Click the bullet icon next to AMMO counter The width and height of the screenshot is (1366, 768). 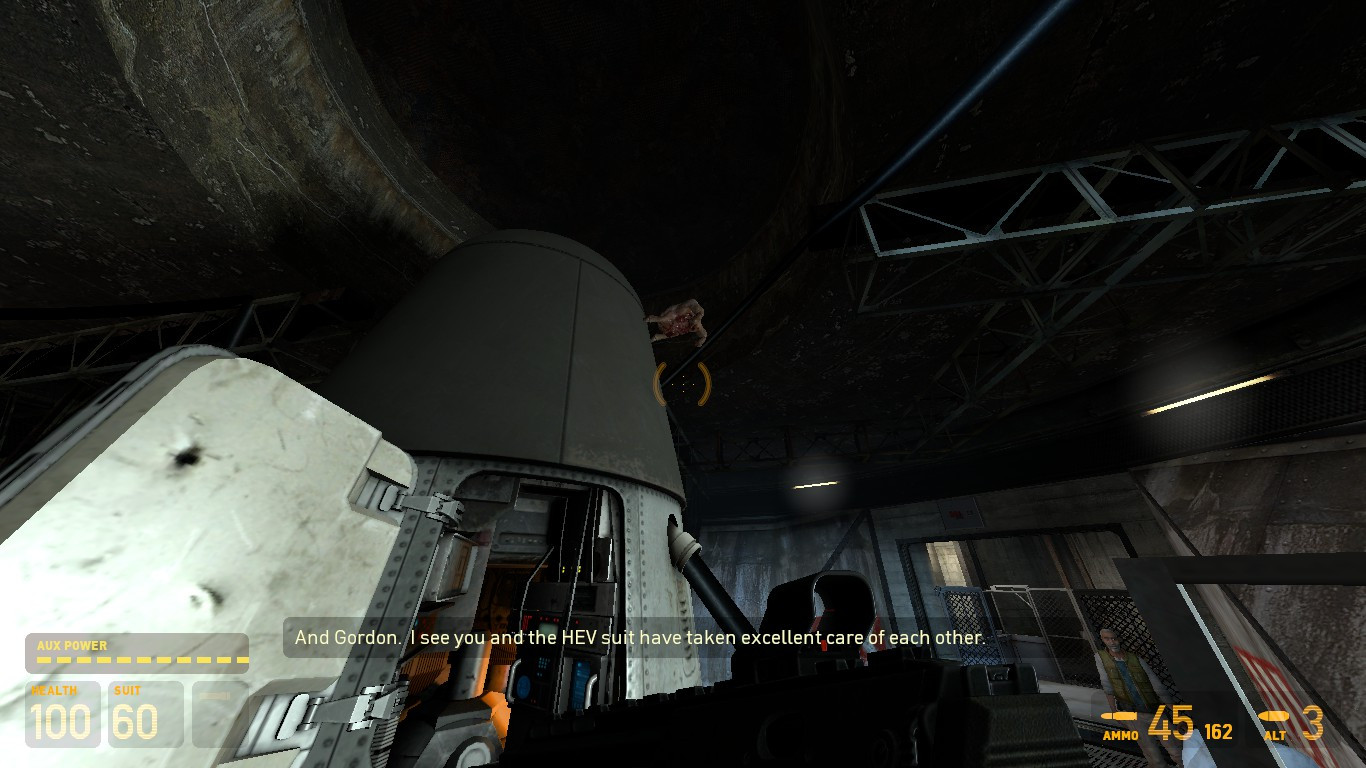pos(1121,715)
